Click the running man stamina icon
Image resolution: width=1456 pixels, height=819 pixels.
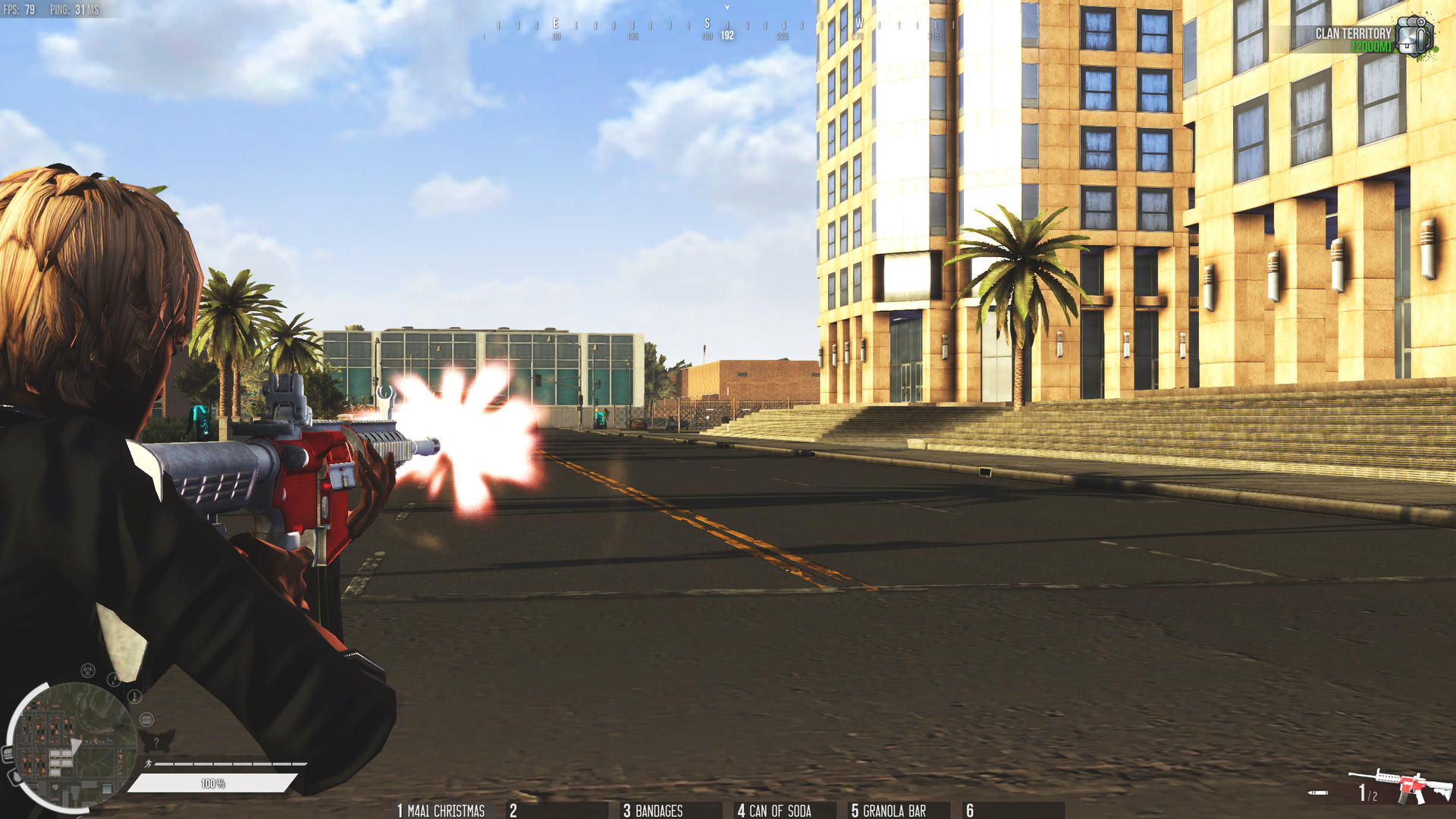click(149, 764)
